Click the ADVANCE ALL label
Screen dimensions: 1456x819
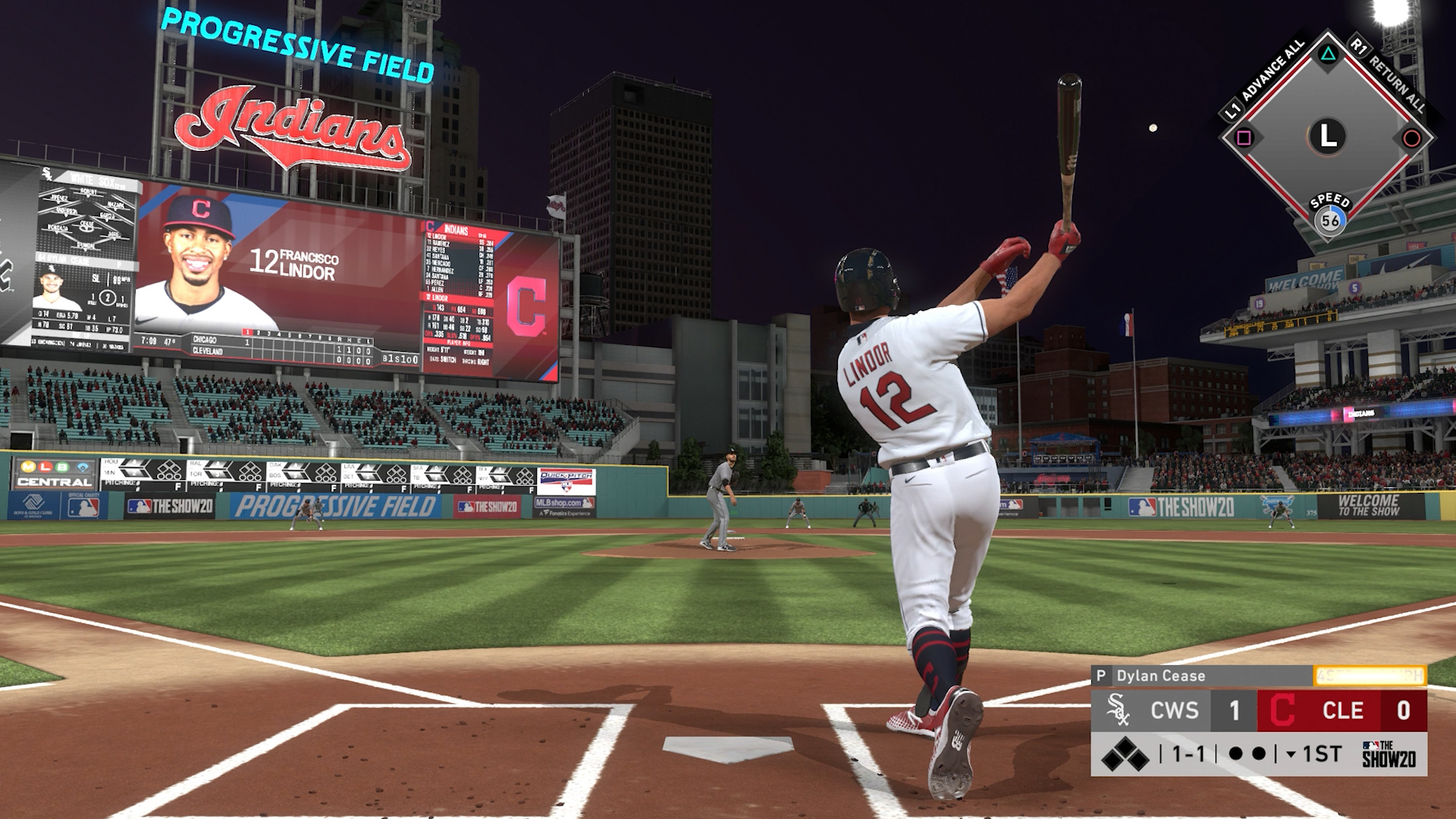tap(1272, 71)
